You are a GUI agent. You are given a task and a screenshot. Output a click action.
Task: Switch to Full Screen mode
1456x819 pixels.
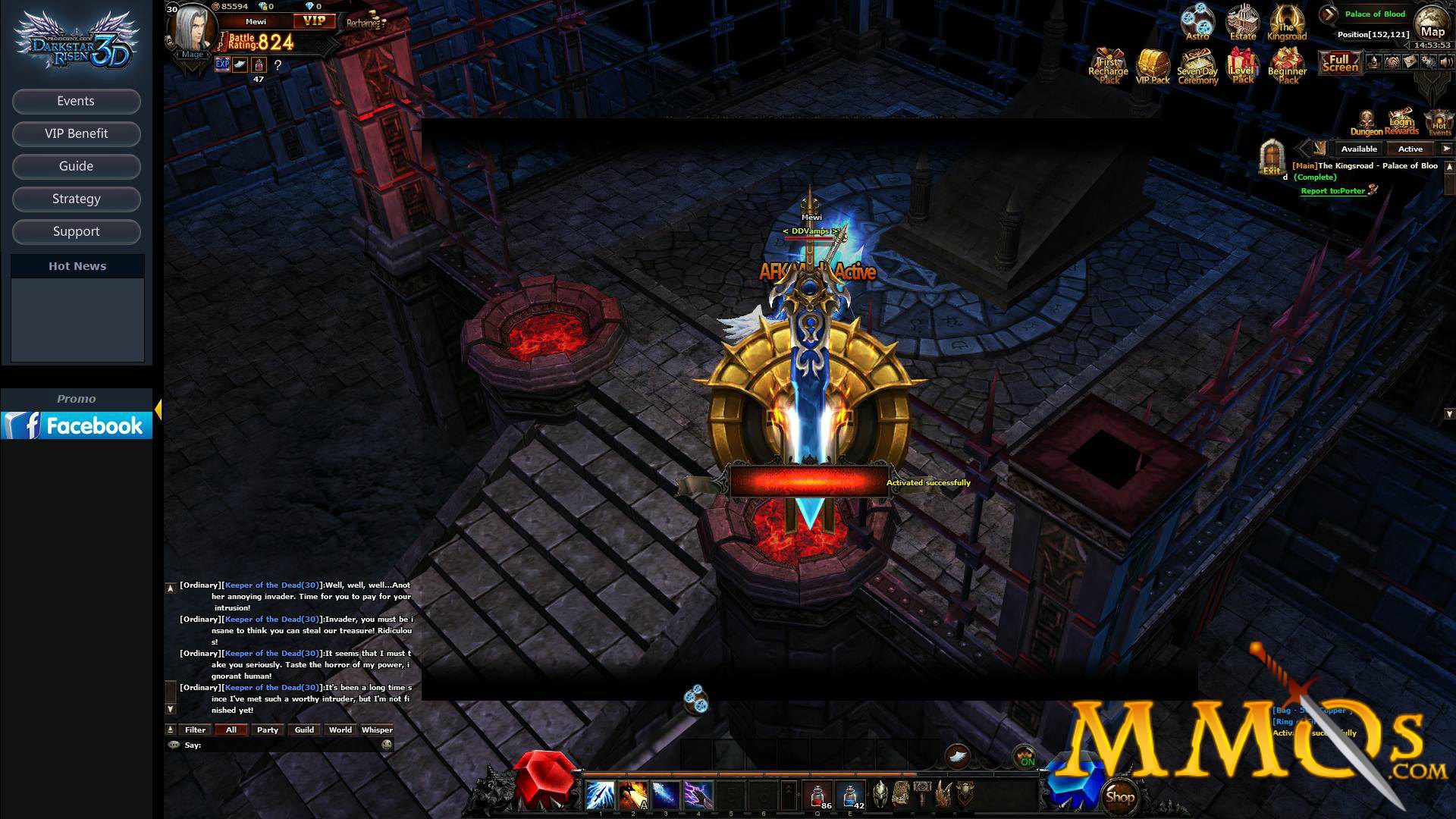(1339, 63)
